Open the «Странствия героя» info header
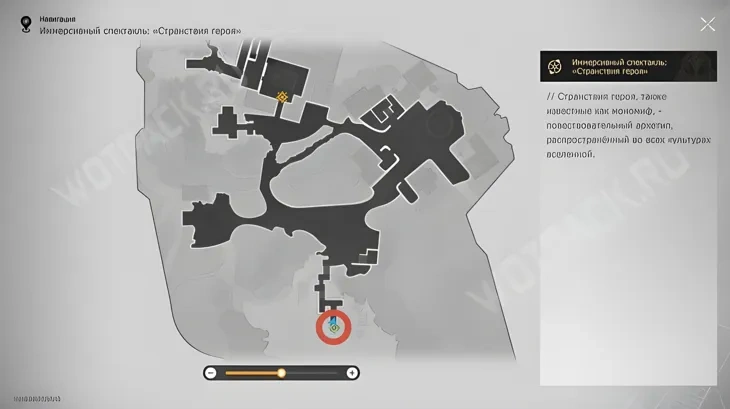The image size is (730, 409). (x=627, y=66)
